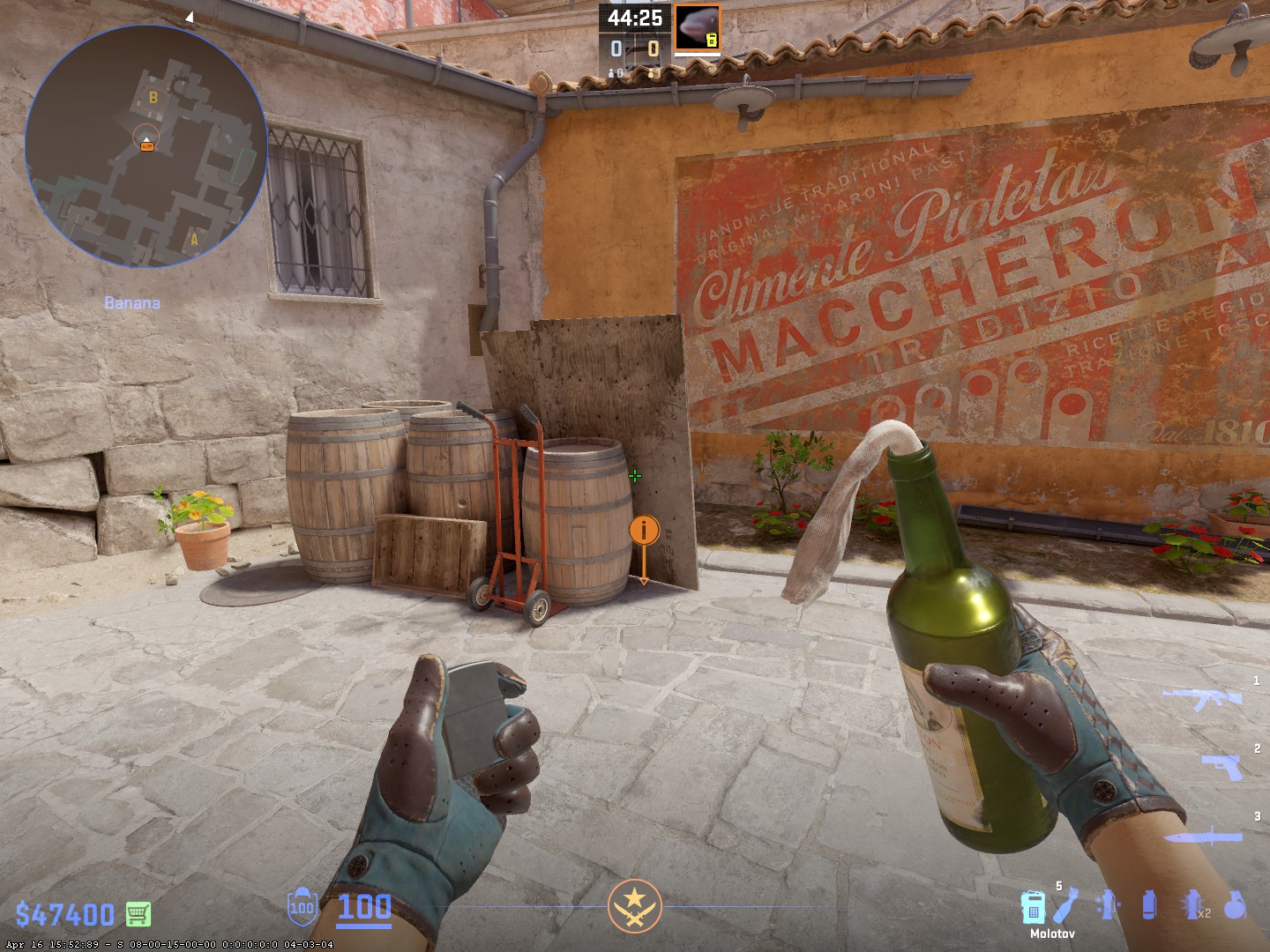The width and height of the screenshot is (1270, 952).
Task: Select the pistol in slot 2
Action: click(x=1222, y=766)
